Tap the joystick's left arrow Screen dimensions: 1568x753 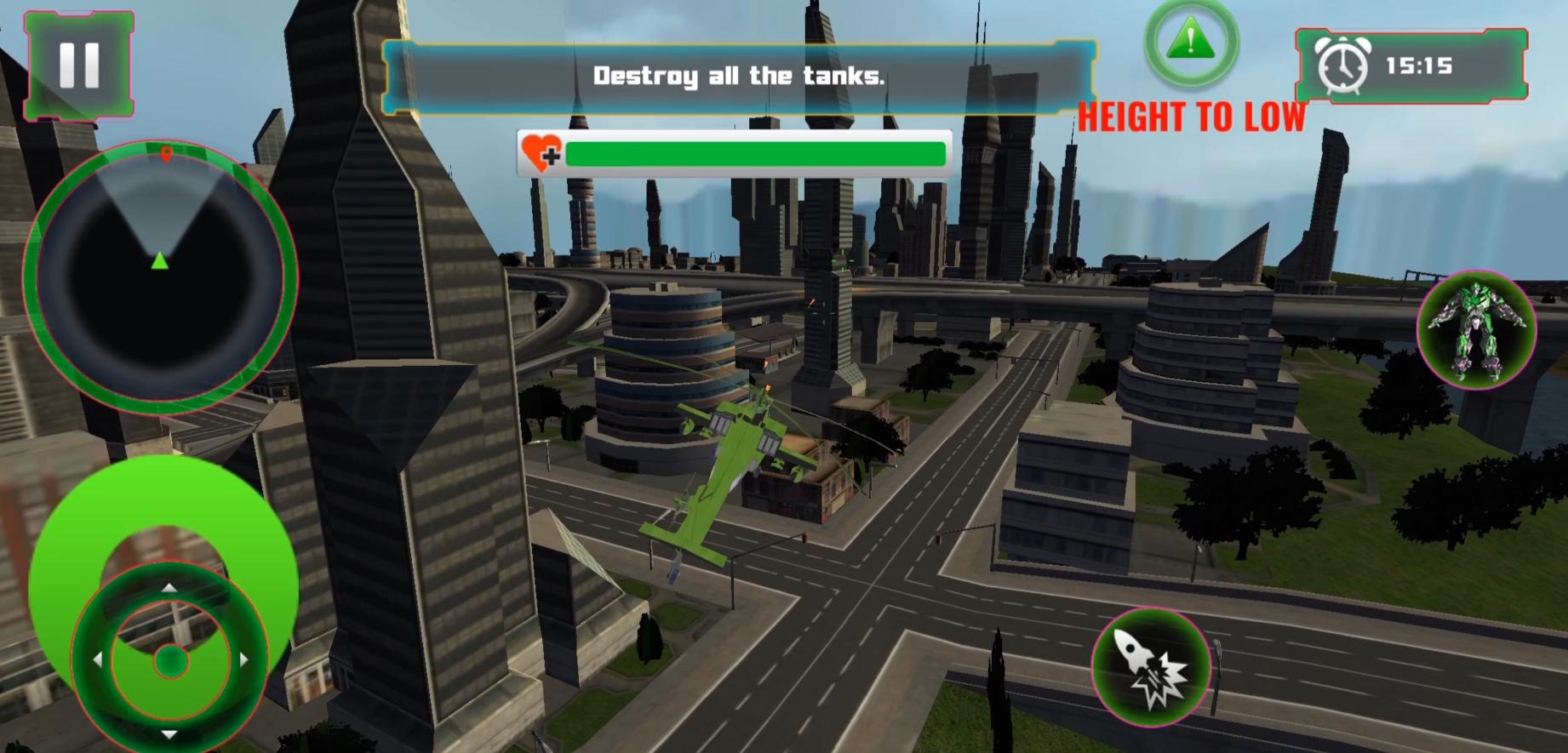point(97,659)
